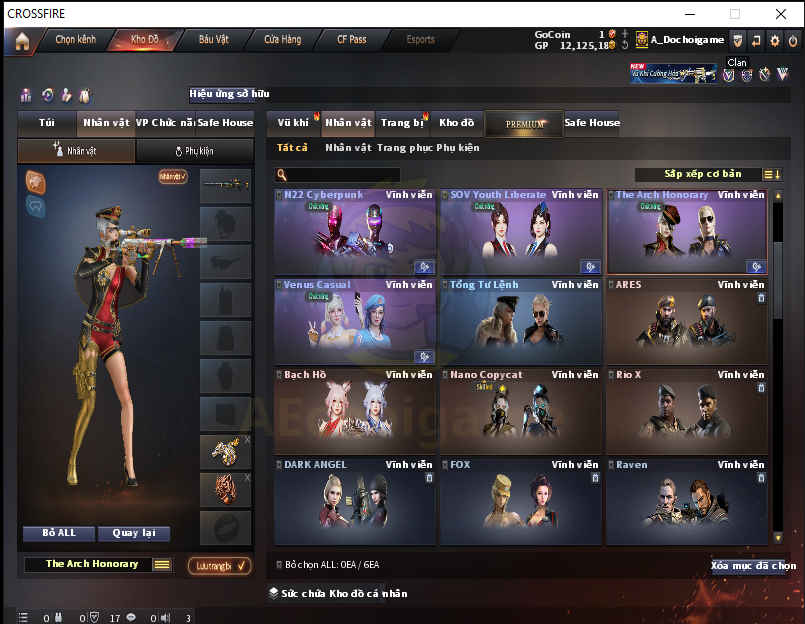Open the CF Pass tab
This screenshot has width=805, height=624.
click(x=351, y=40)
